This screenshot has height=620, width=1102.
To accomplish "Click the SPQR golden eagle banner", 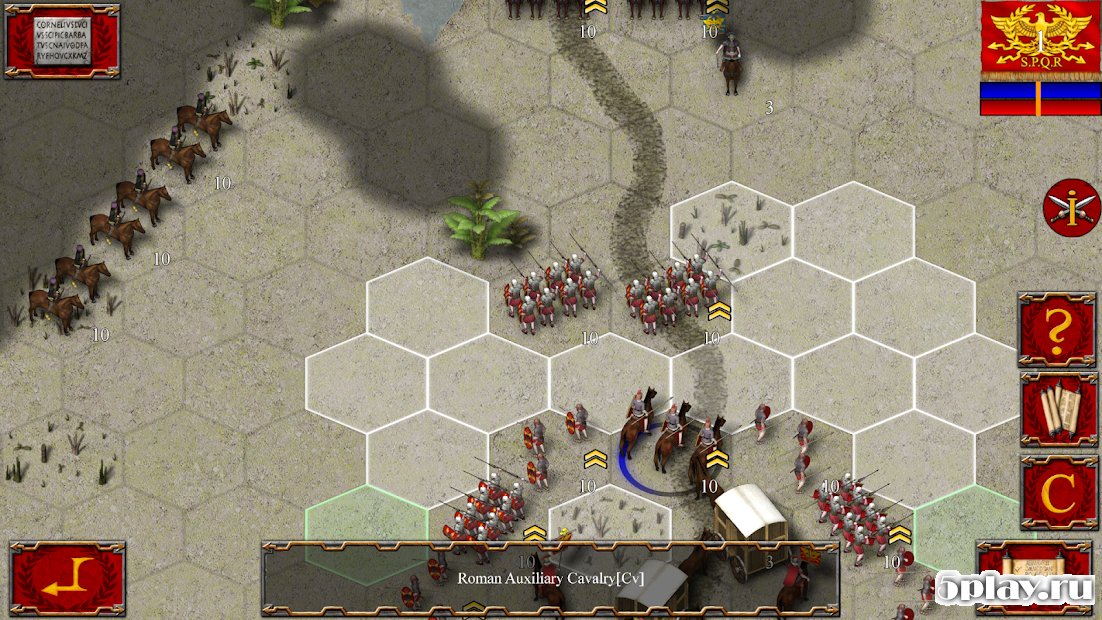I will click(1040, 40).
